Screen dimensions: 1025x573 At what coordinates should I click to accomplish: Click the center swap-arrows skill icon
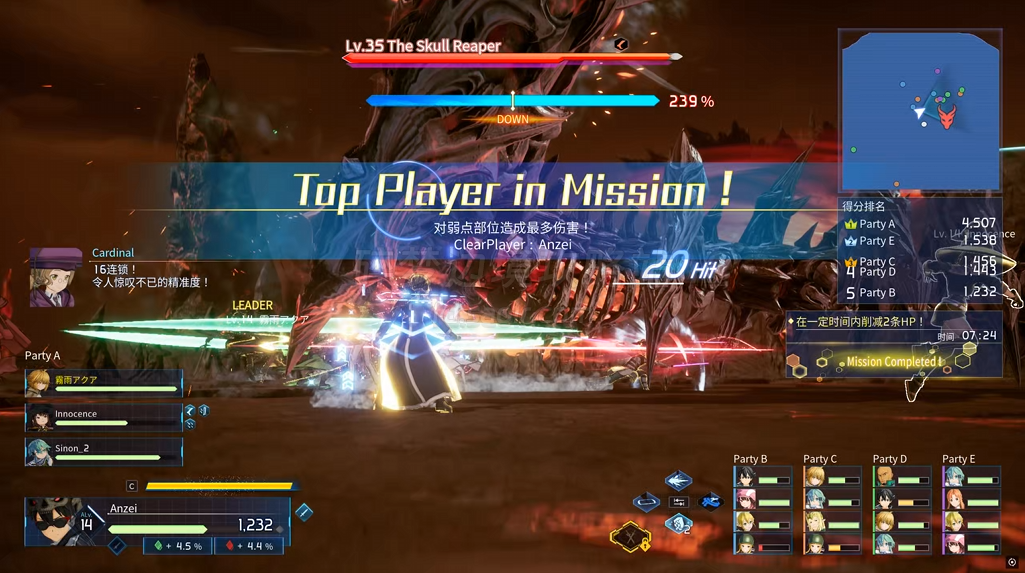(679, 502)
